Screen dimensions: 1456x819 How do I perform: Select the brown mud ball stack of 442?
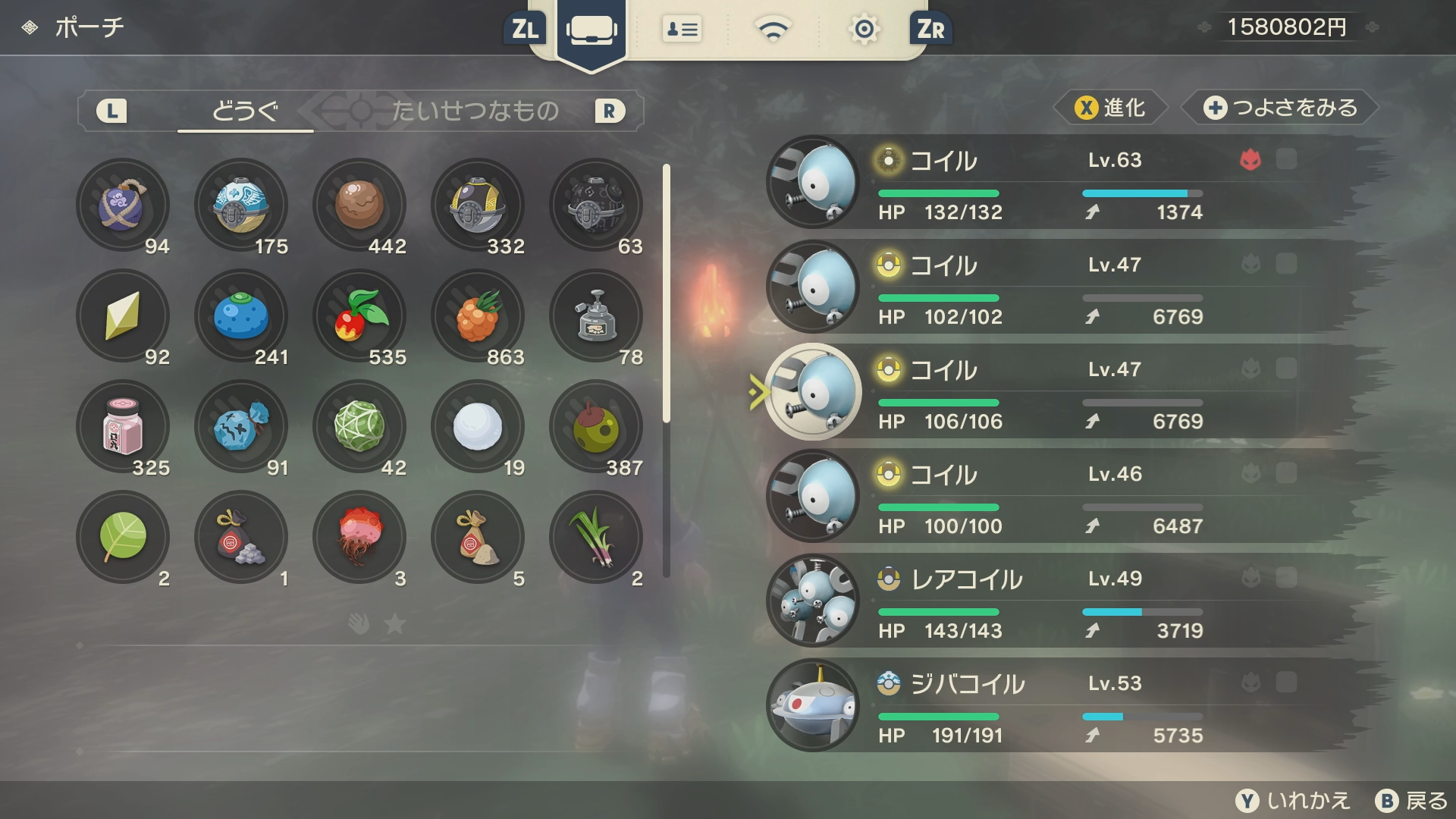click(359, 206)
